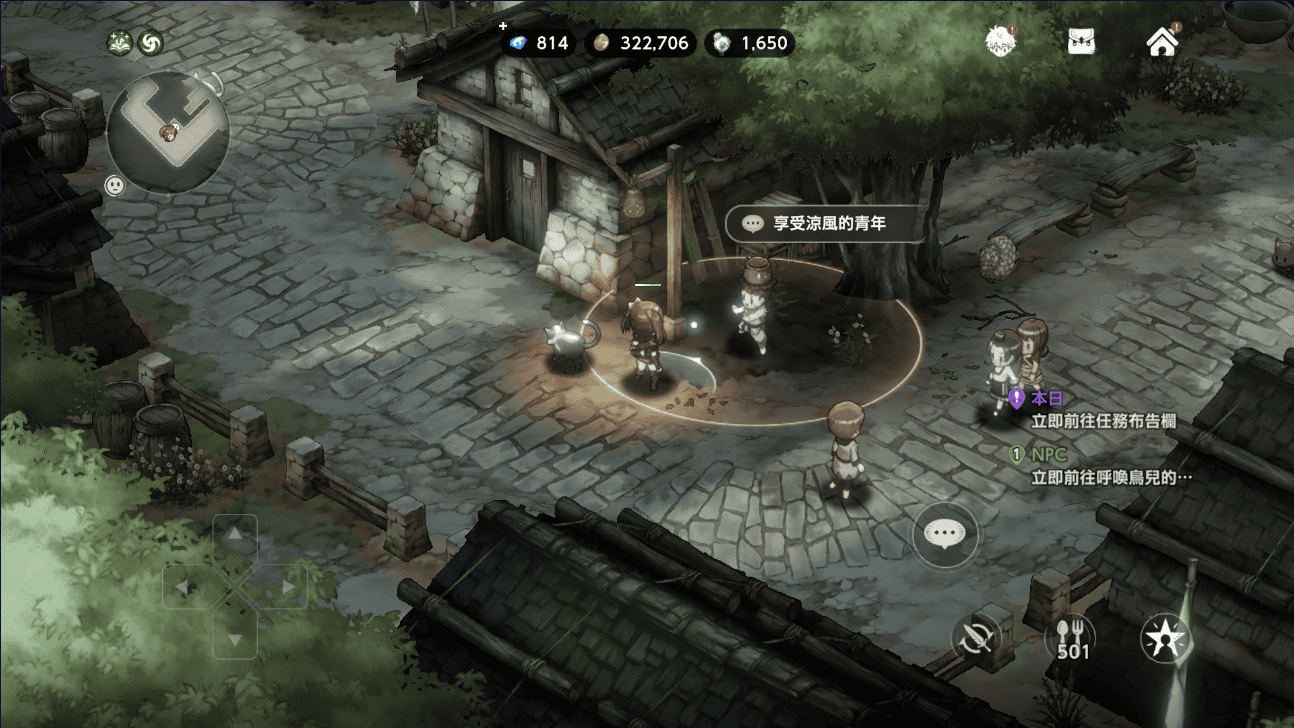The image size is (1294, 728).
Task: Open the circular minimap
Action: pos(168,132)
